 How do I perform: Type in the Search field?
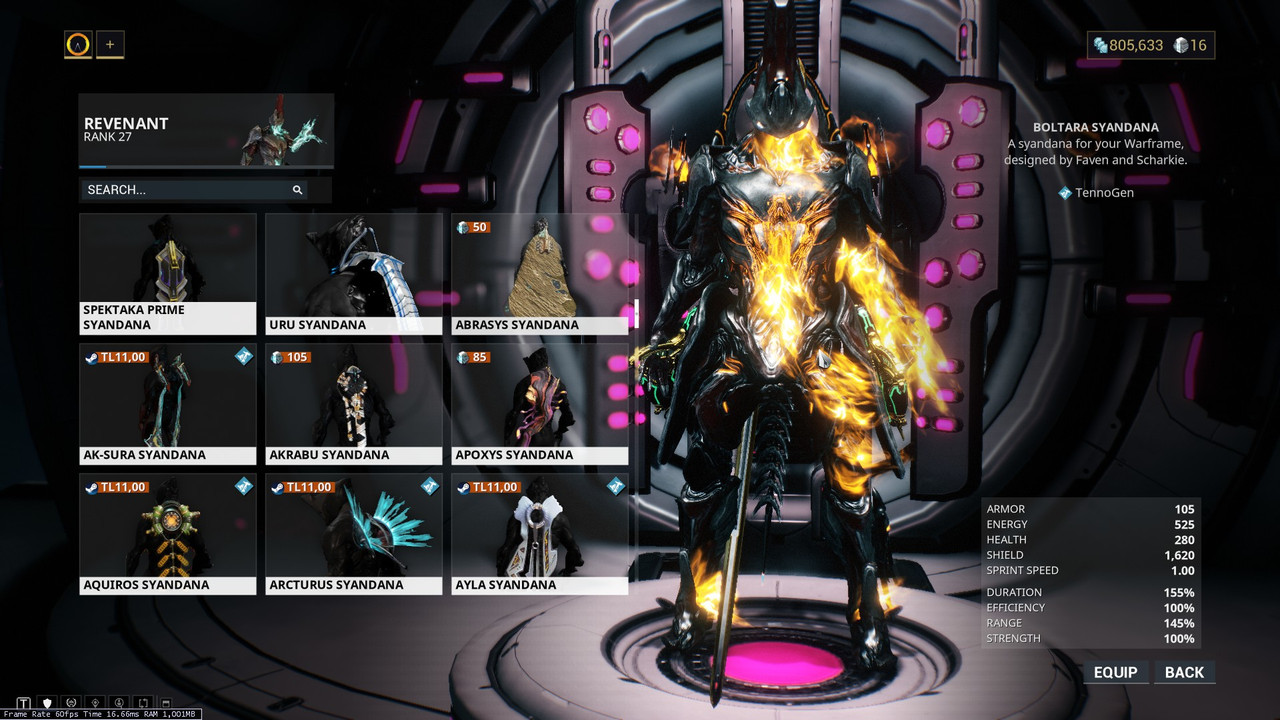tap(190, 190)
